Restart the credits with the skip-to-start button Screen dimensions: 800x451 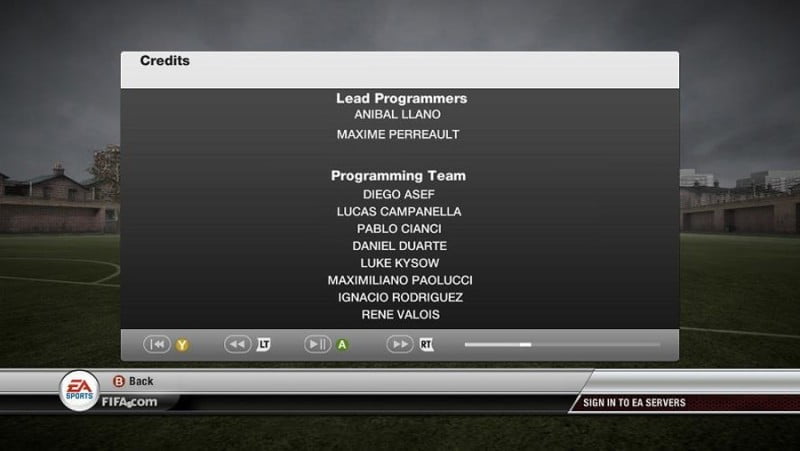point(157,344)
